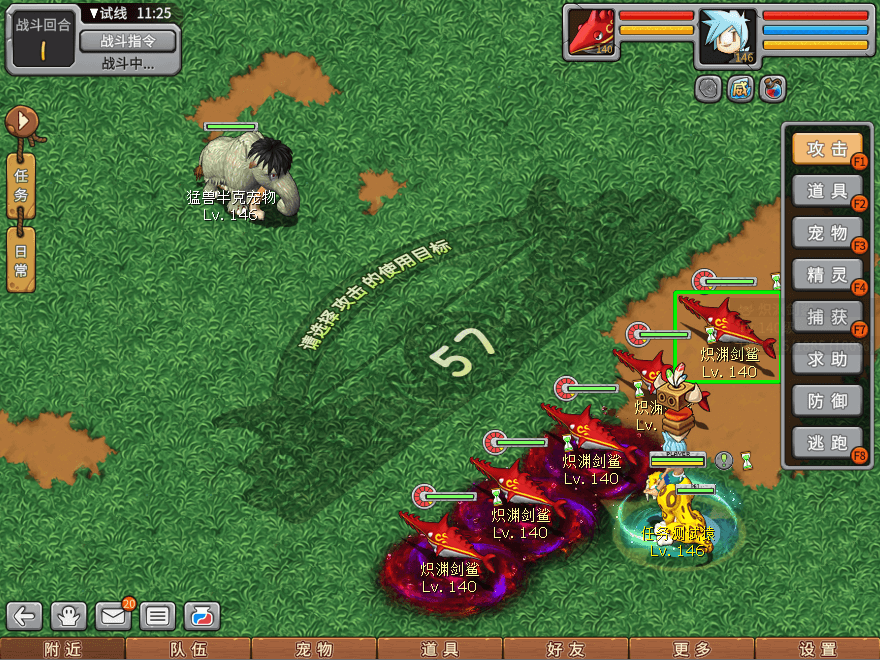Screen dimensions: 880x660
Task: Click 逃跑 (Flee) to escape battle
Action: click(x=827, y=443)
